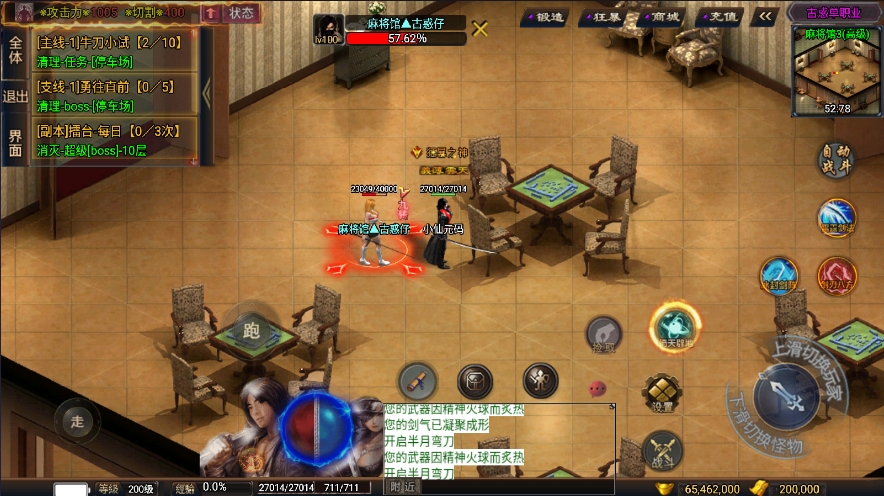Select the 全体 tab in the quest panel
This screenshot has width=884, height=496.
click(x=15, y=50)
